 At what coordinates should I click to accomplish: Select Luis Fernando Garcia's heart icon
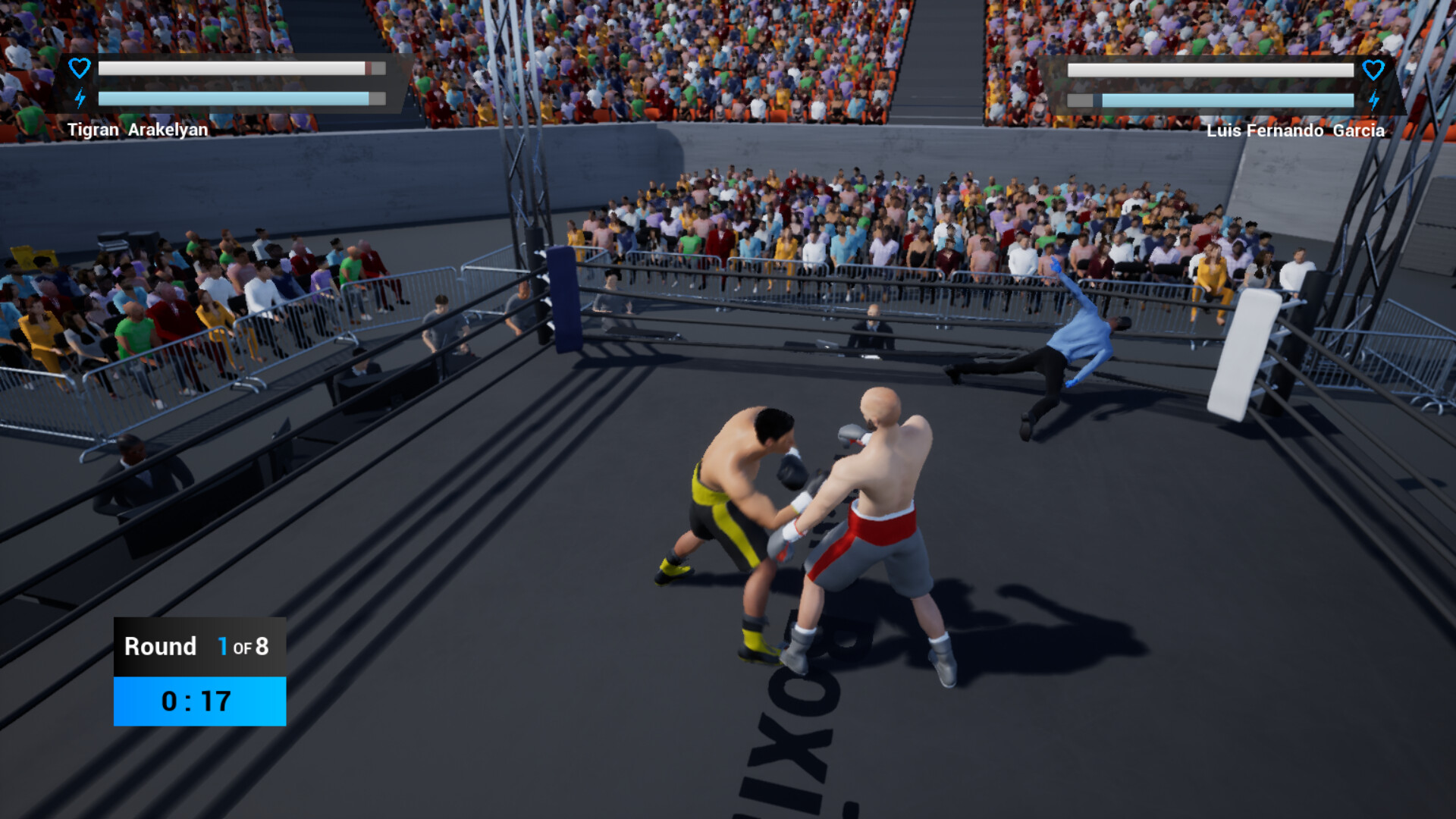(x=1373, y=70)
